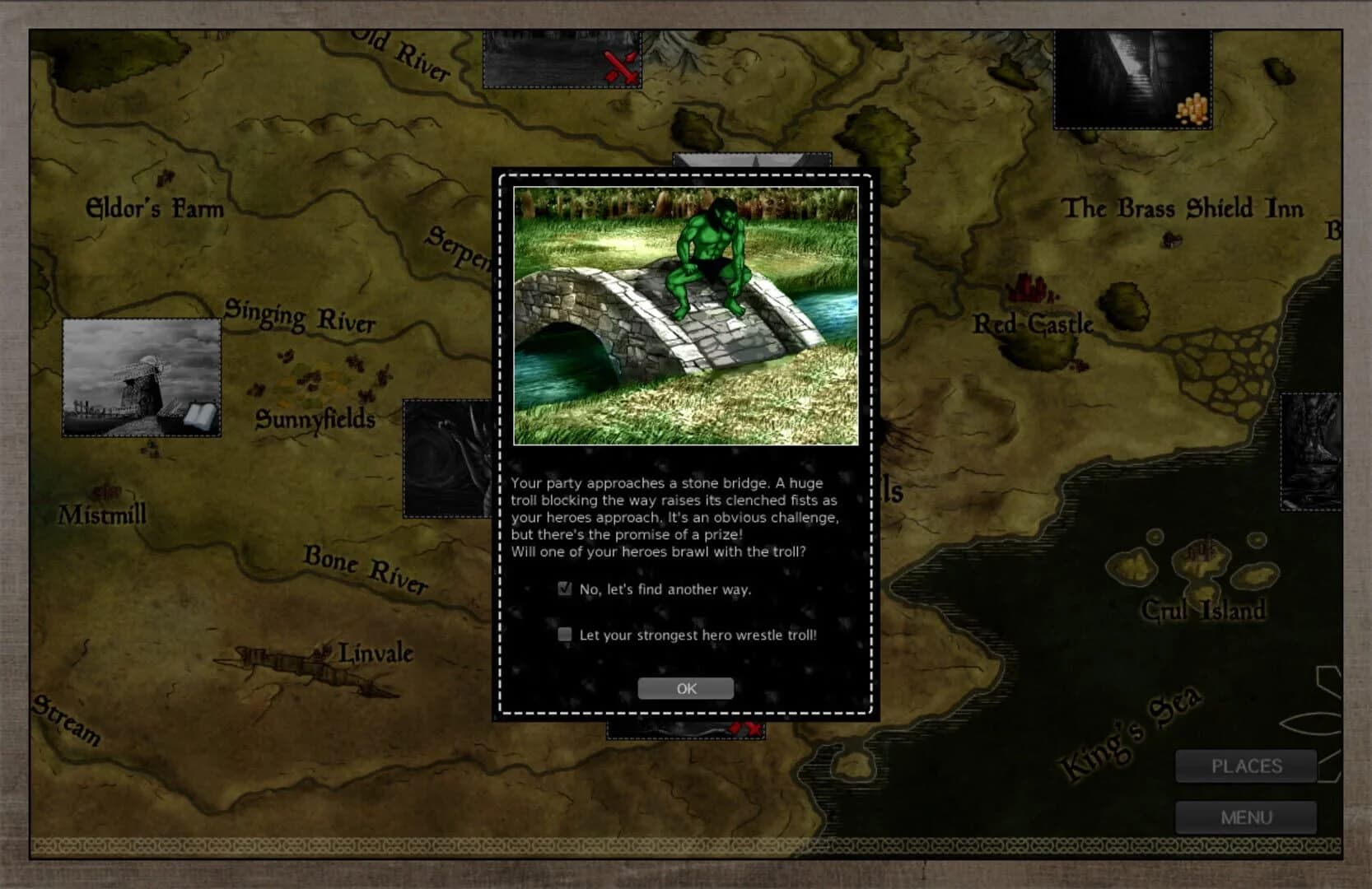Open the PLACES panel
The image size is (1372, 889).
[x=1246, y=766]
